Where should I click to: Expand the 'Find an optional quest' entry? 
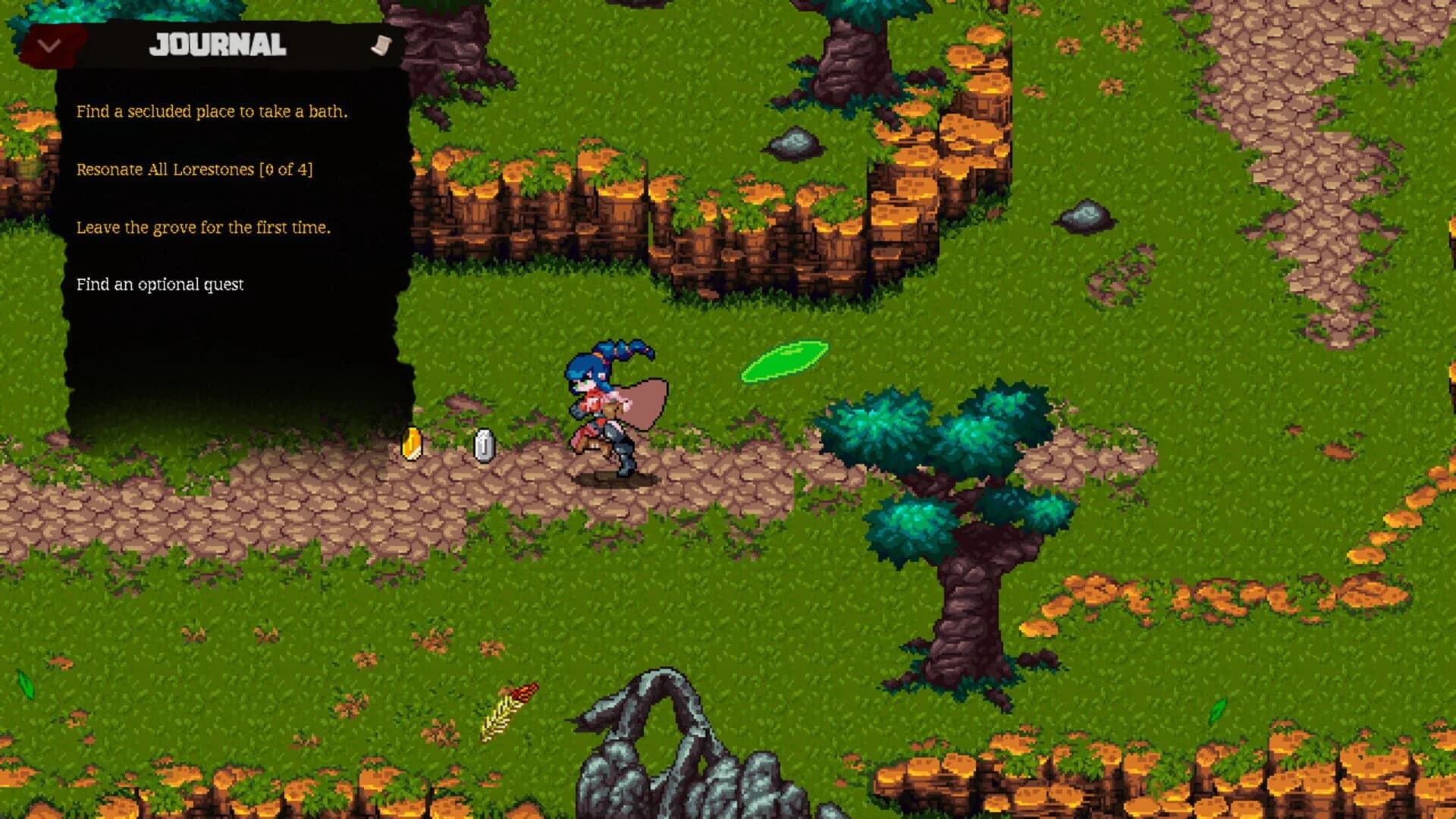[160, 284]
